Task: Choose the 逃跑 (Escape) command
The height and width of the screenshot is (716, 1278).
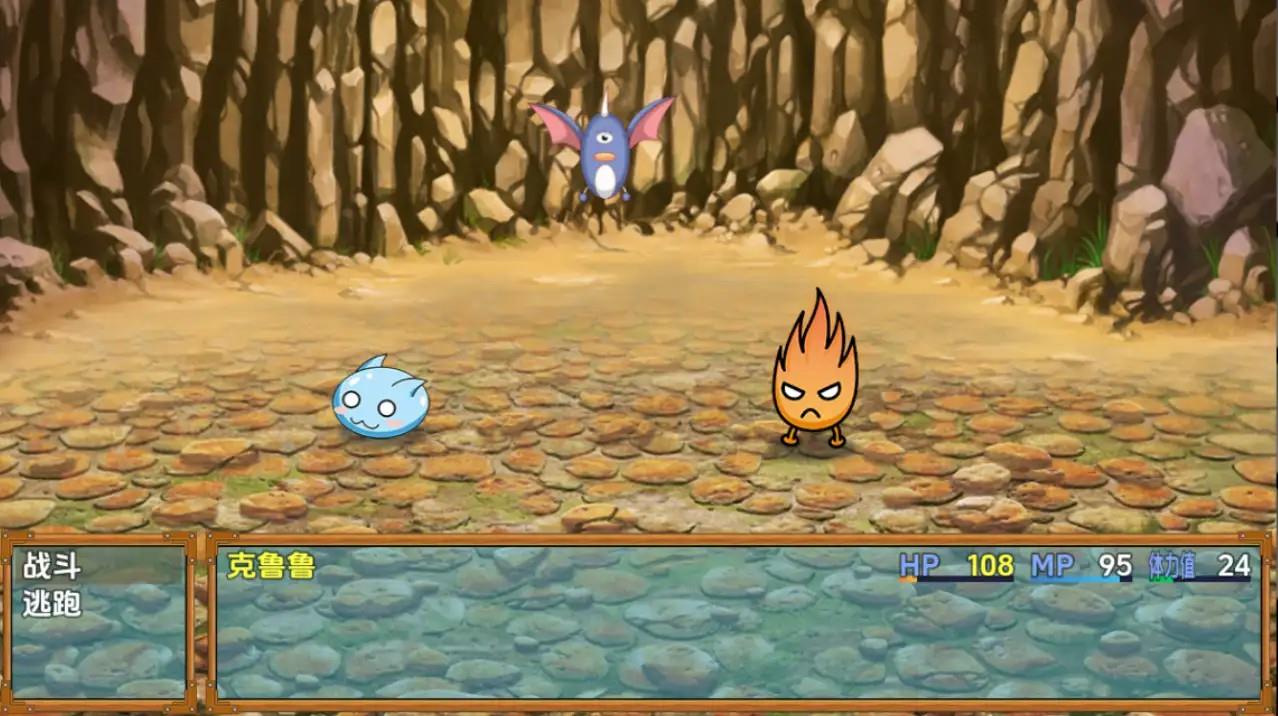Action: pyautogui.click(x=52, y=603)
